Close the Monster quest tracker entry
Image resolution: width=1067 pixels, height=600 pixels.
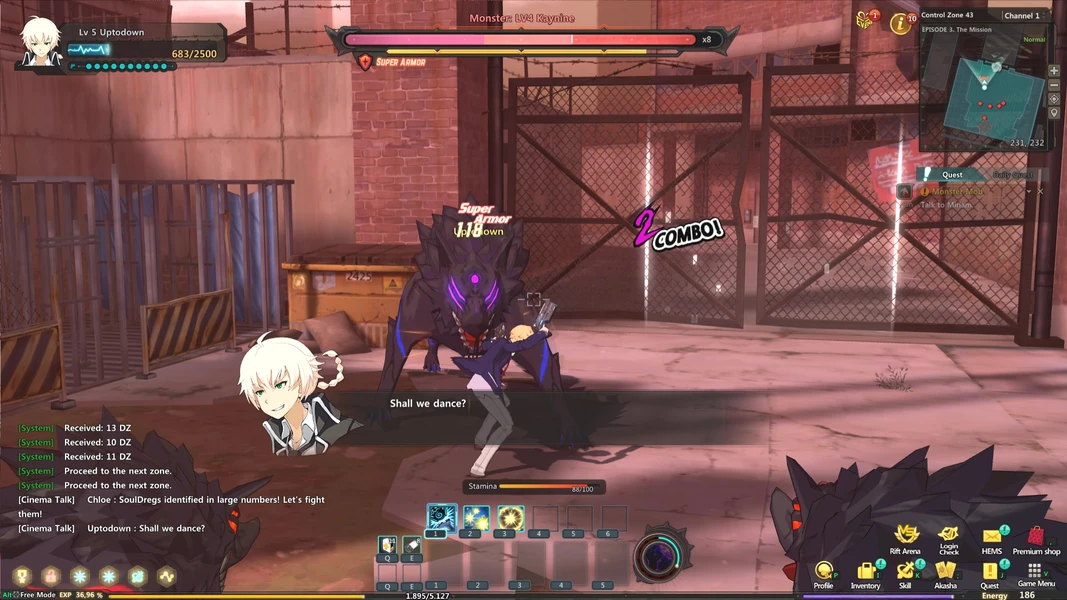point(1040,191)
